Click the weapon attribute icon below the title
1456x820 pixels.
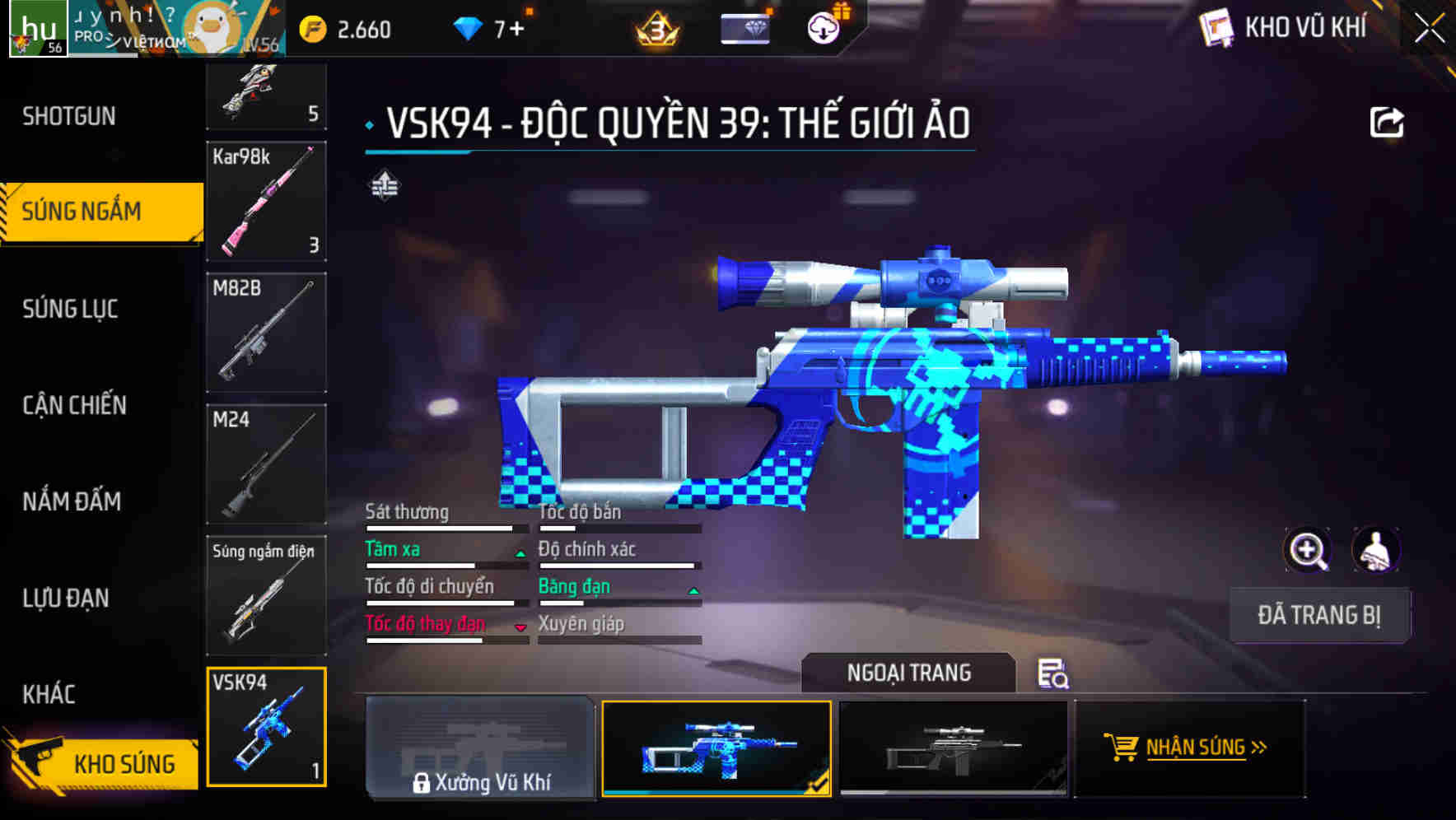tap(385, 185)
